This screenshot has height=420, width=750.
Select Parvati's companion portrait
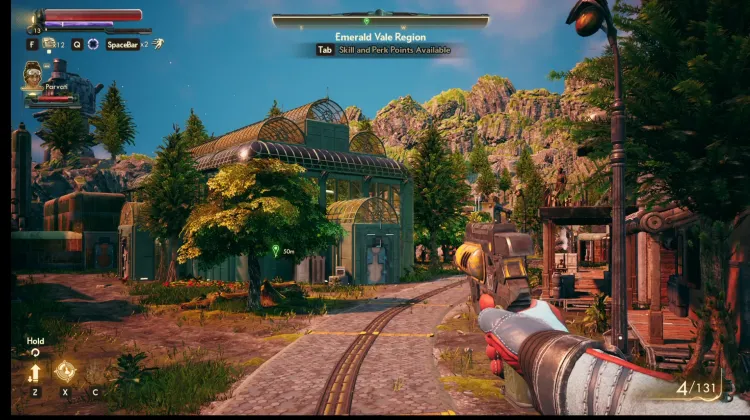[33, 76]
